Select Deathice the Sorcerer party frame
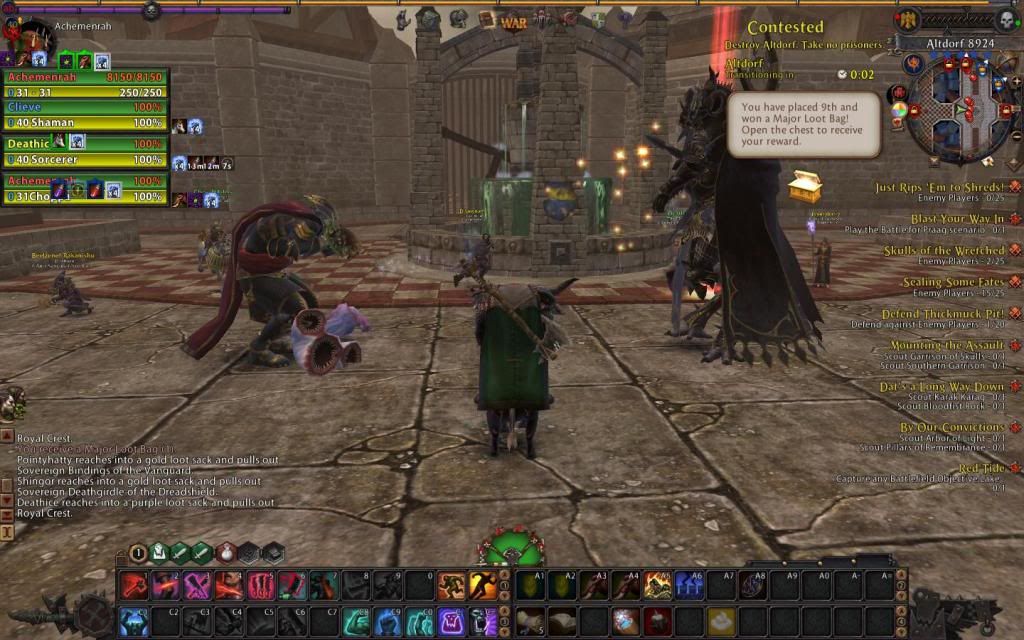 point(85,151)
